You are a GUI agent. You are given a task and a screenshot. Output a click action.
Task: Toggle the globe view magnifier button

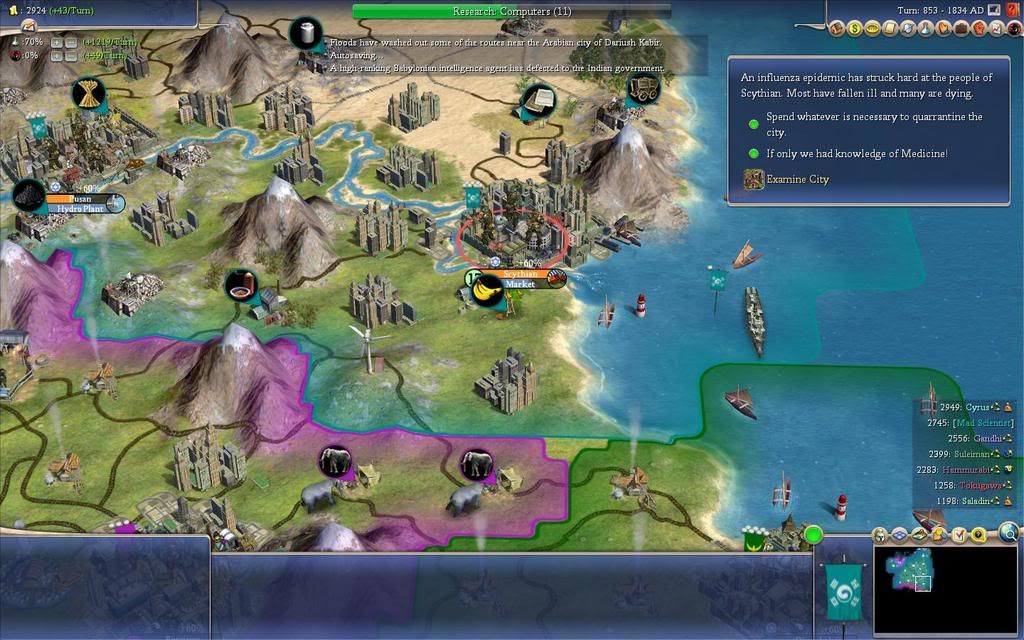click(x=1008, y=532)
